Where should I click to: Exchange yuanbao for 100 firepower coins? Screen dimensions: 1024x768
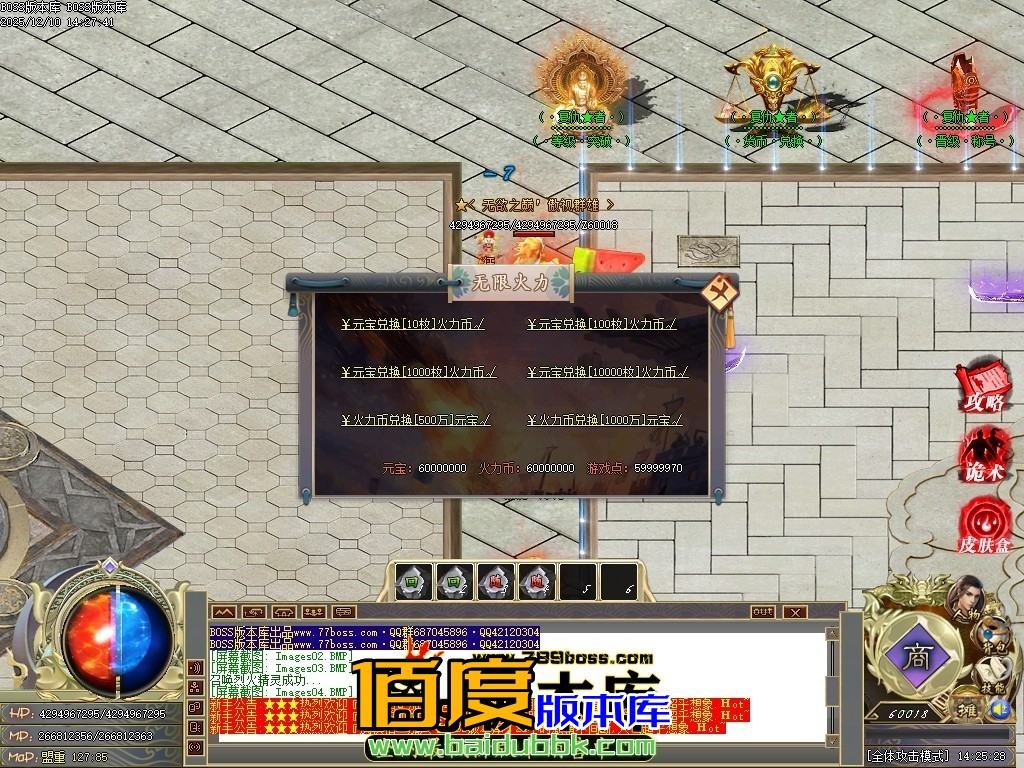tap(601, 324)
